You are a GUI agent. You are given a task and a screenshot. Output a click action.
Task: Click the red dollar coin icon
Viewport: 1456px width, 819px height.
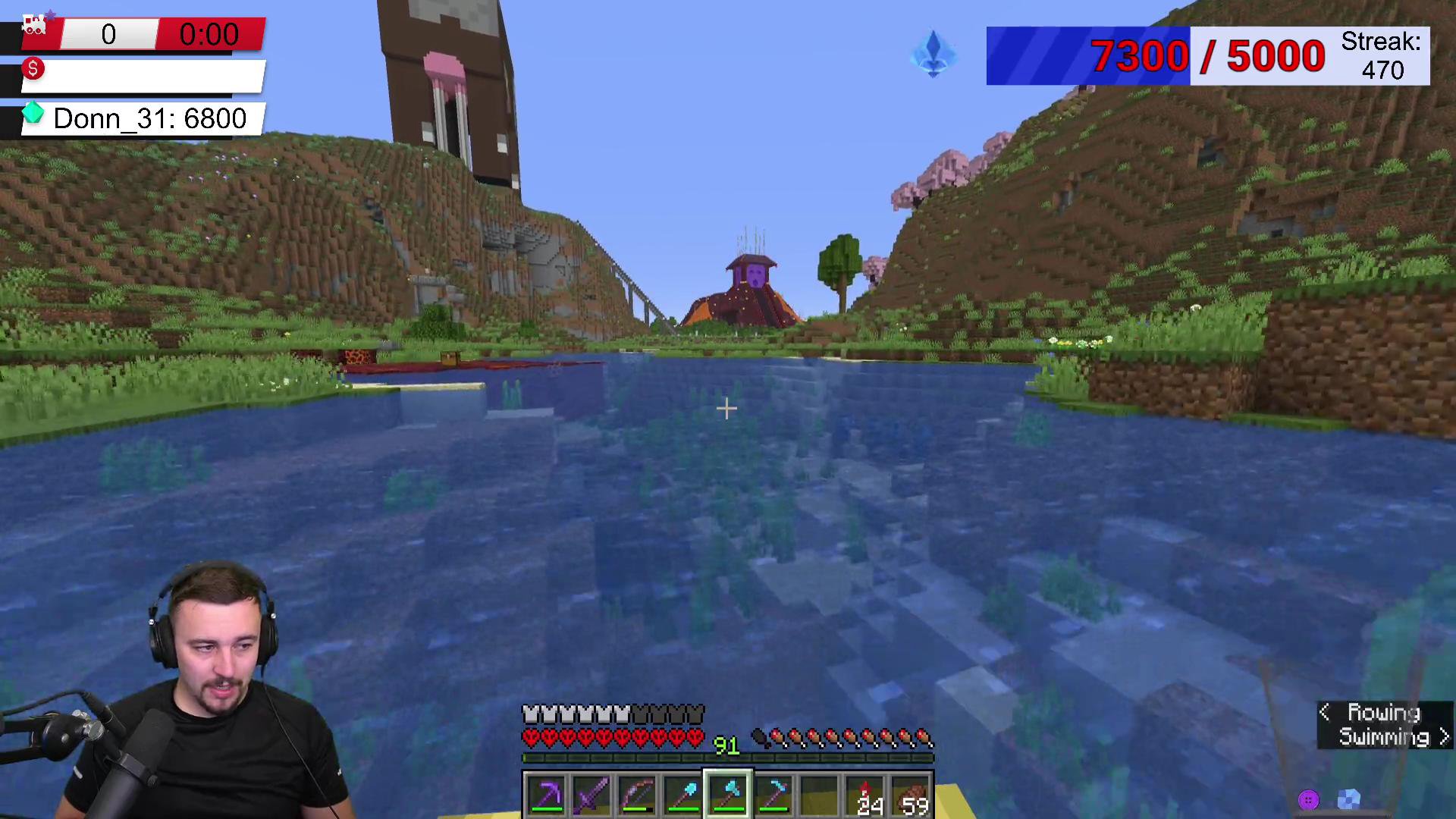[x=33, y=70]
